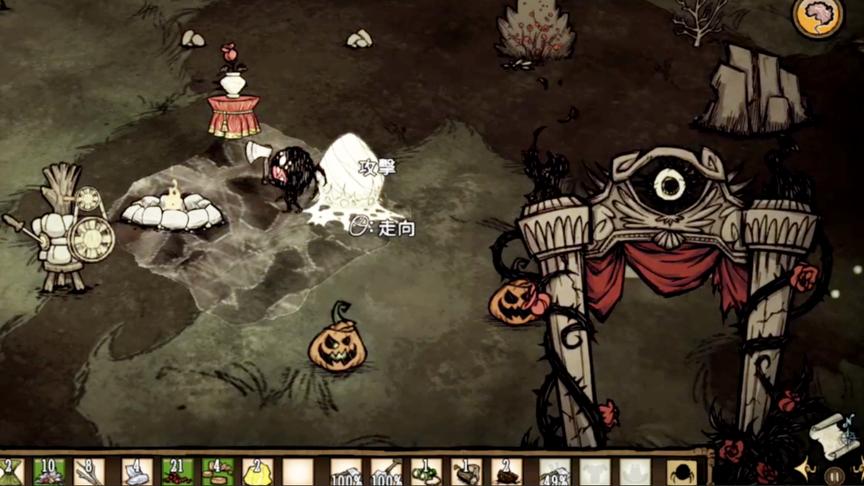This screenshot has width=864, height=486.
Task: Select the twigs stack of 8
Action: click(89, 472)
